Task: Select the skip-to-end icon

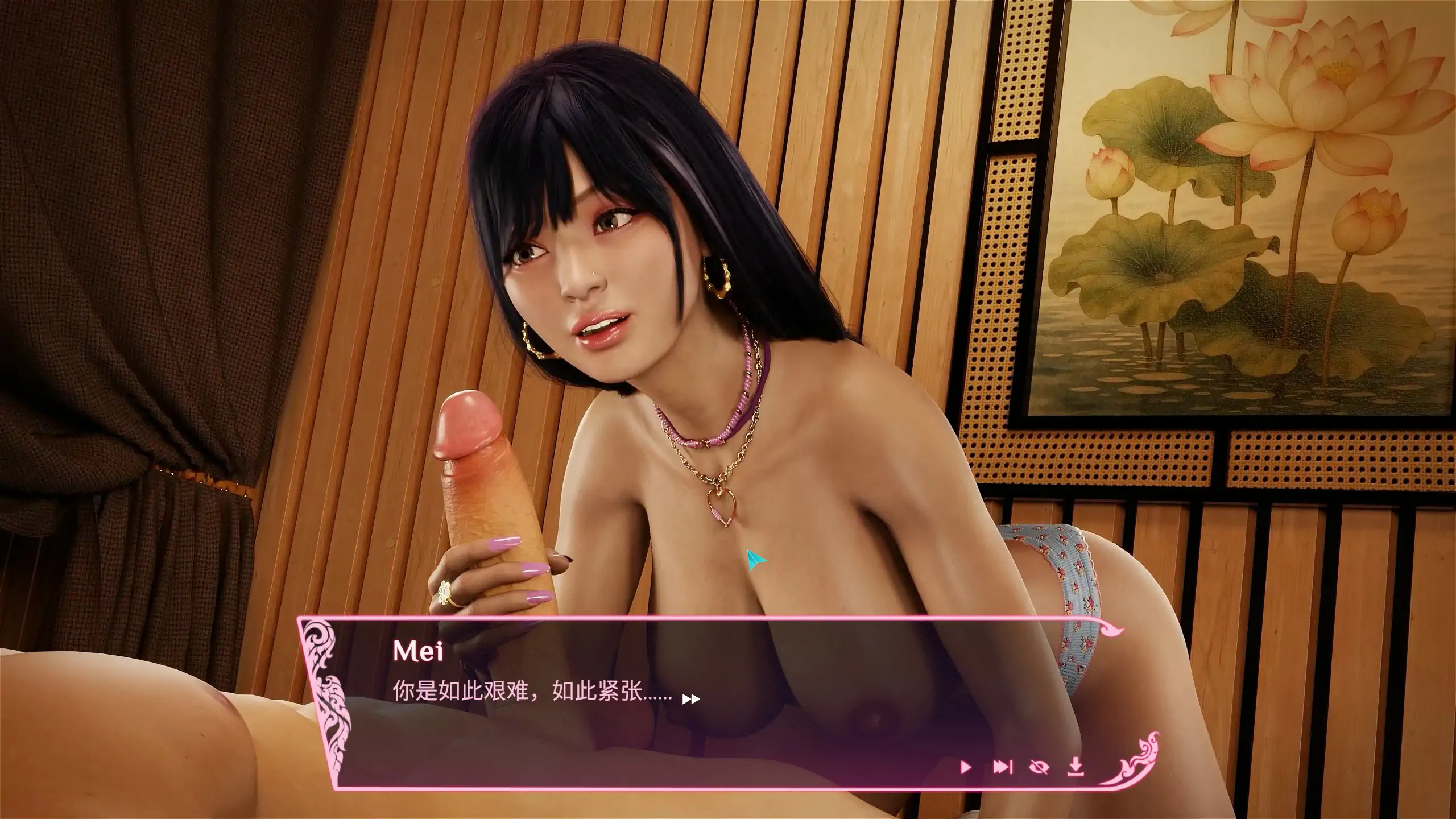Action: tap(1002, 766)
